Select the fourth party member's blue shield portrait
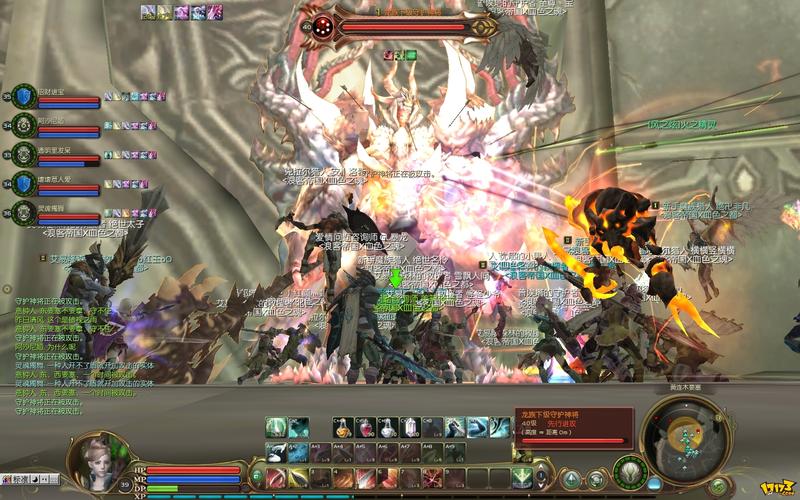This screenshot has width=800, height=500. tap(23, 184)
